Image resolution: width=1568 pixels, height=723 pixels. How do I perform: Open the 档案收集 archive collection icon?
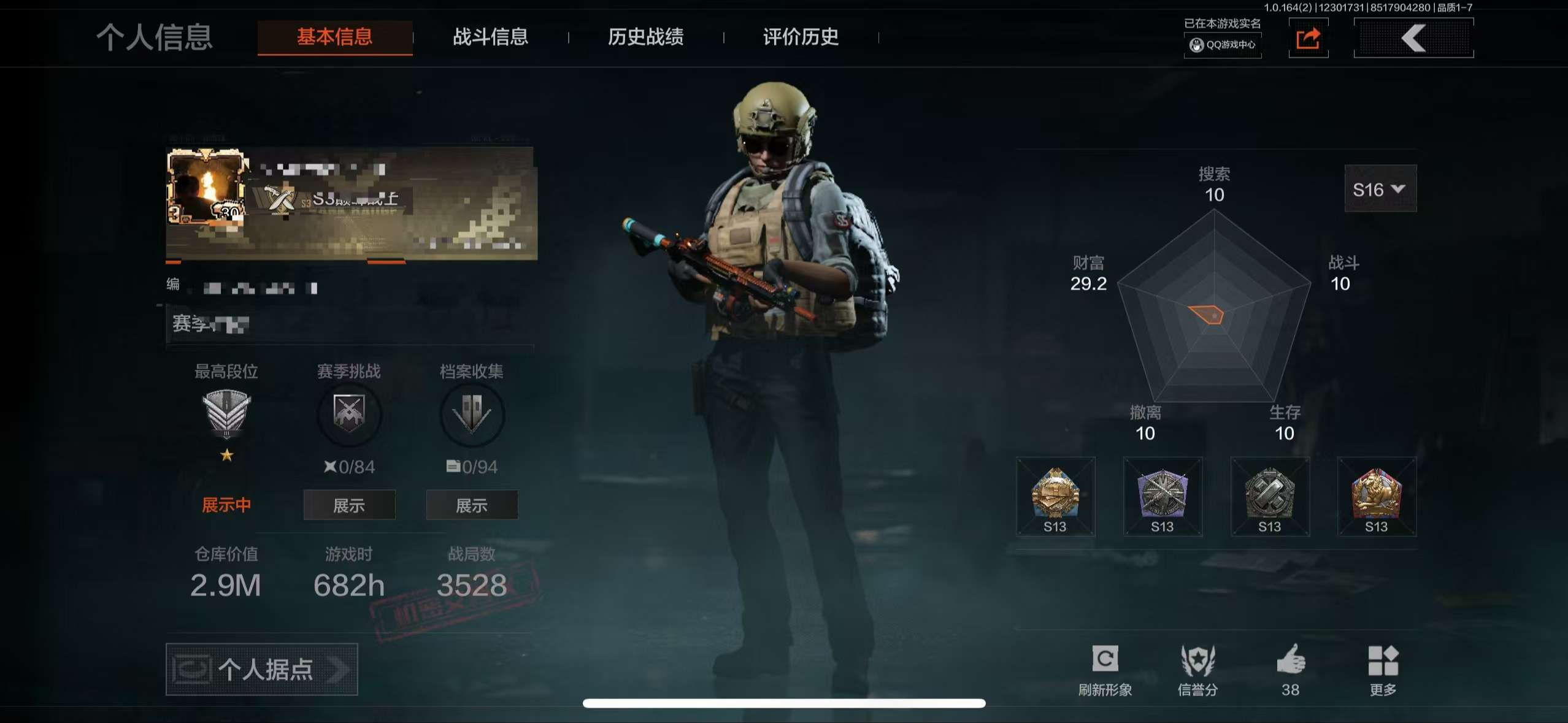point(471,415)
